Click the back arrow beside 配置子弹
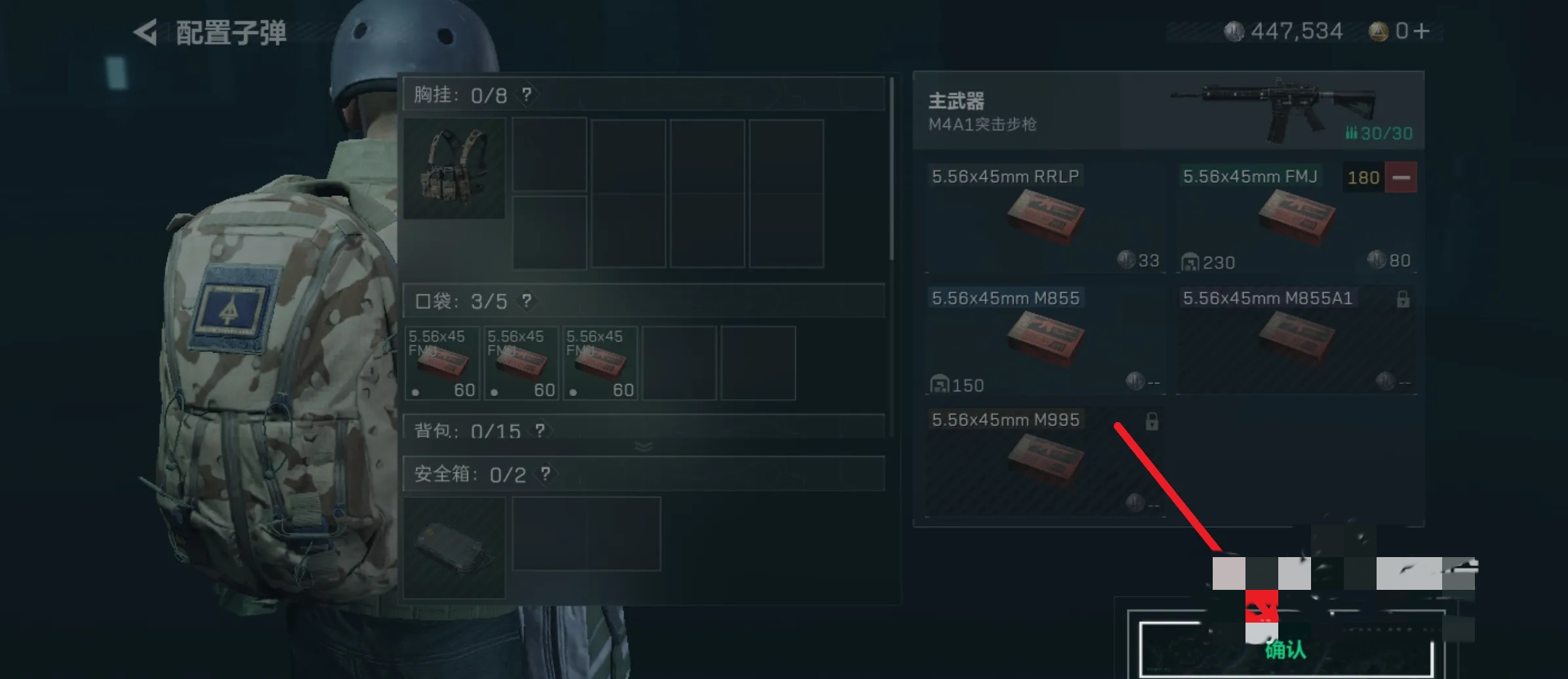Viewport: 1568px width, 679px height. coord(146,31)
